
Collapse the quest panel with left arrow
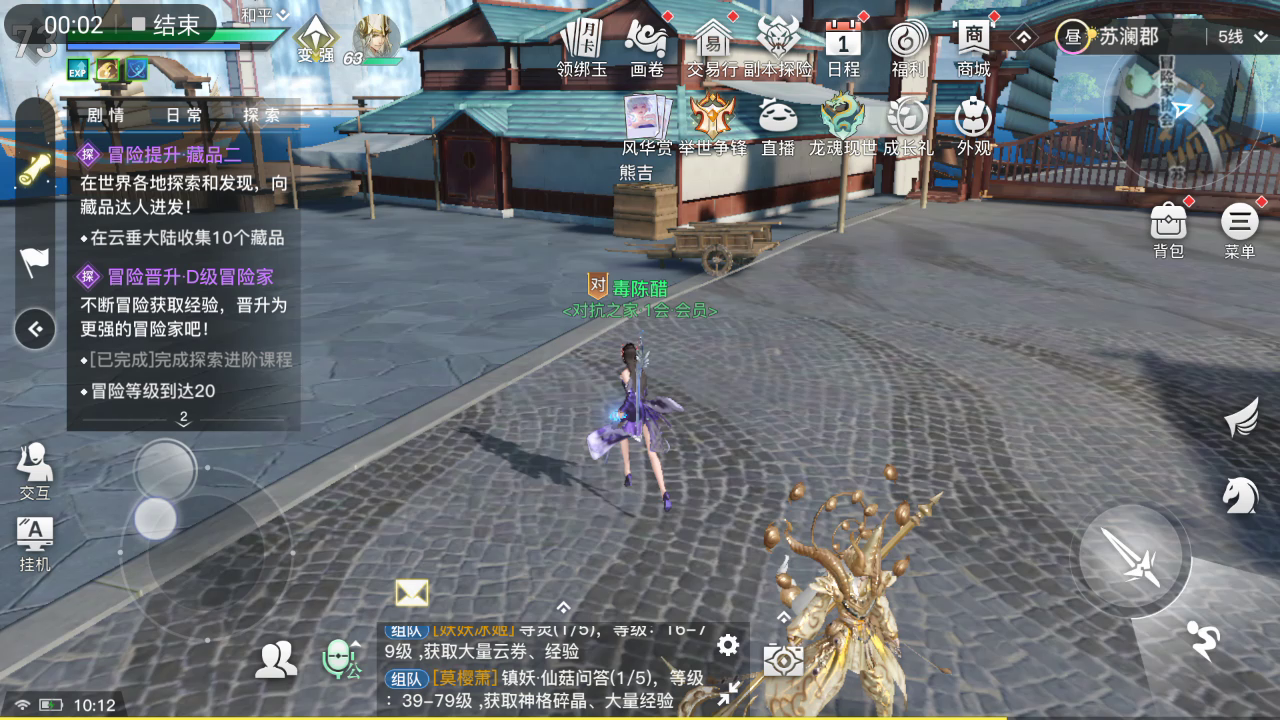click(x=35, y=329)
